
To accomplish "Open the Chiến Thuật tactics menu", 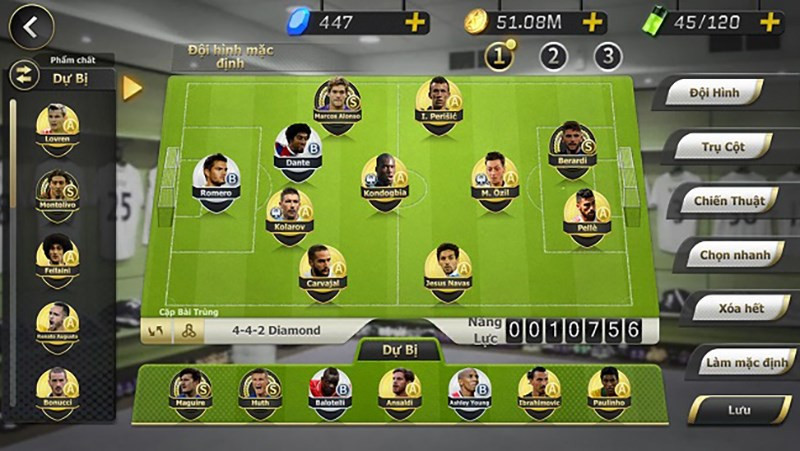I will click(x=729, y=201).
